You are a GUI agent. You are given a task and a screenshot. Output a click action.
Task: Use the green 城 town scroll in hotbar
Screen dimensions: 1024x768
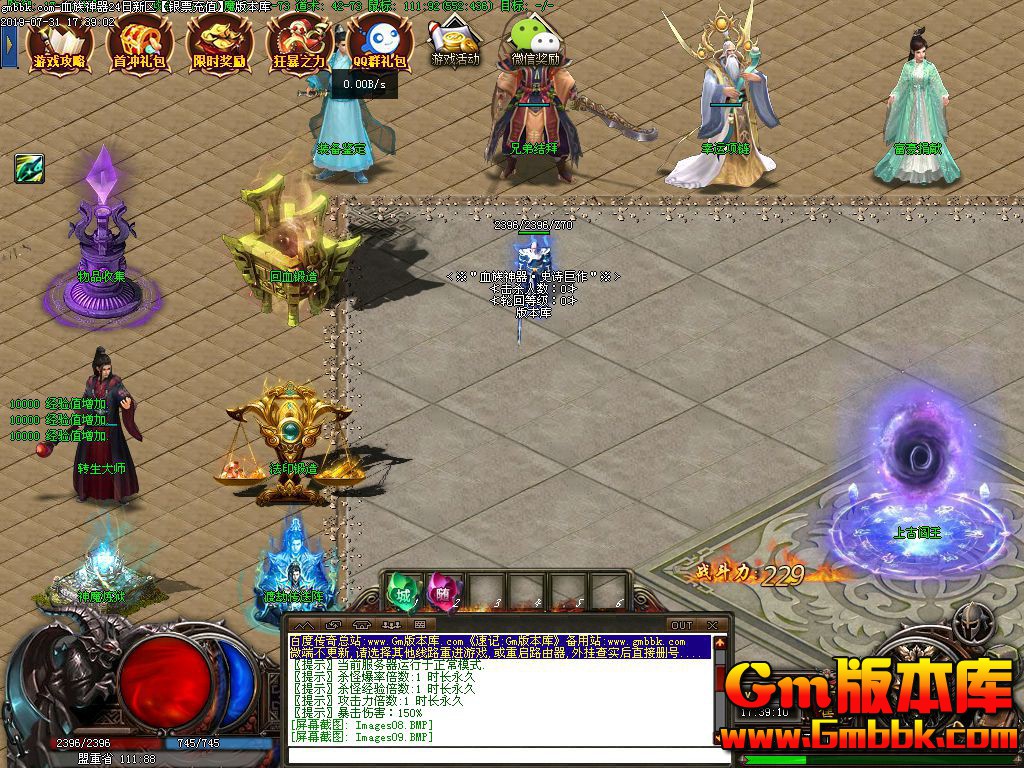[402, 591]
